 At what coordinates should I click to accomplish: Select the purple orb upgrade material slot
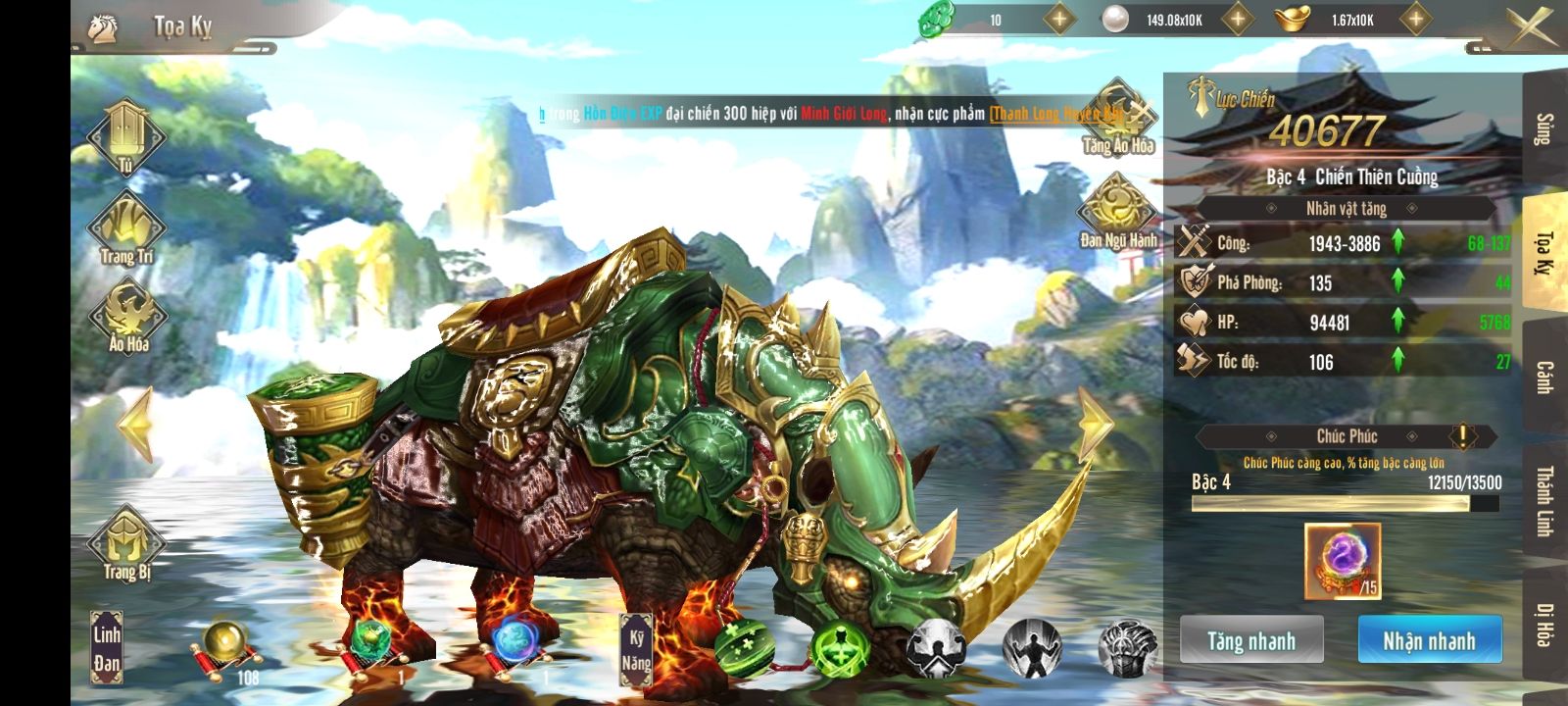pos(1342,560)
